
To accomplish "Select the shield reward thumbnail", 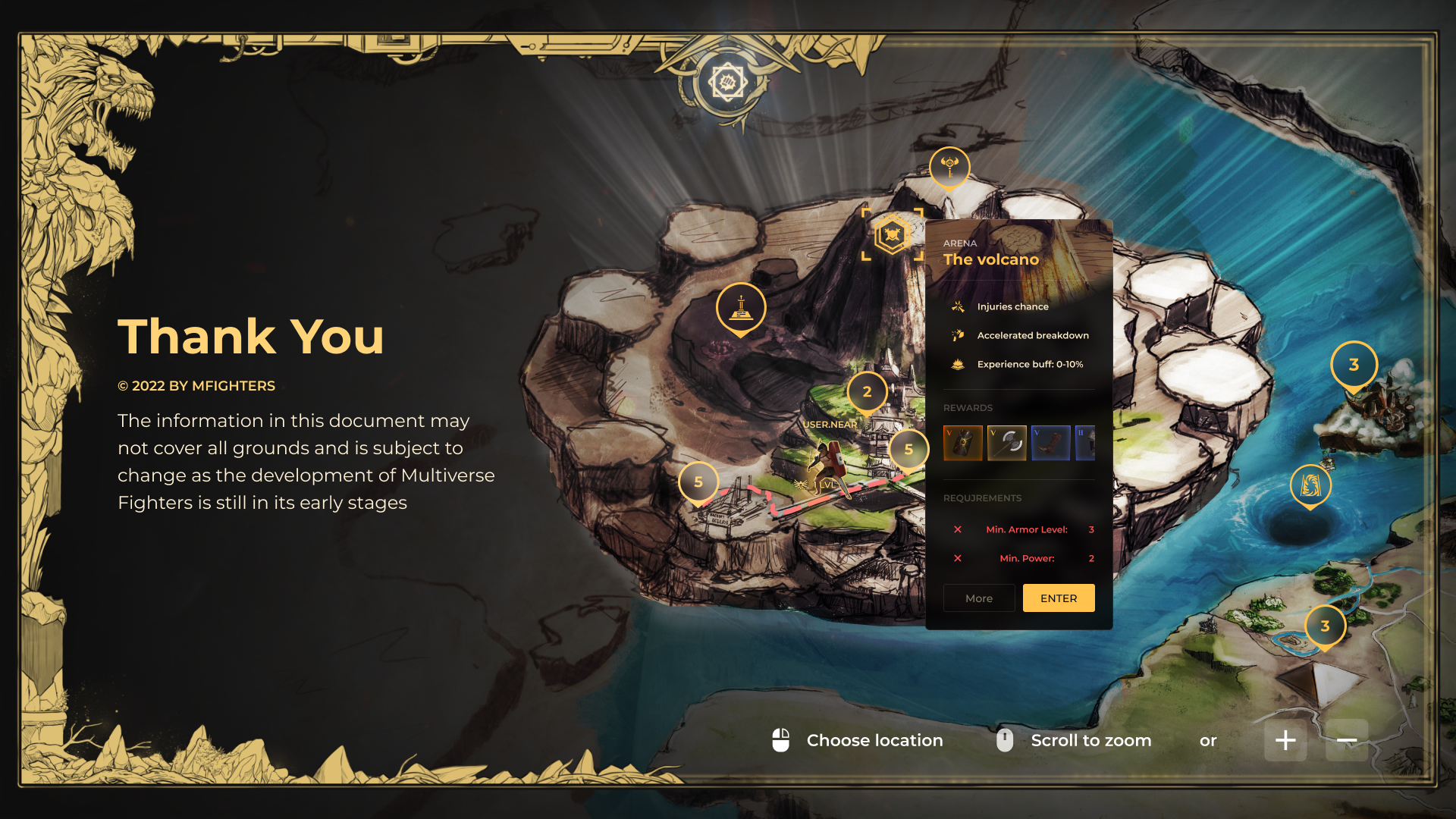I will (962, 443).
